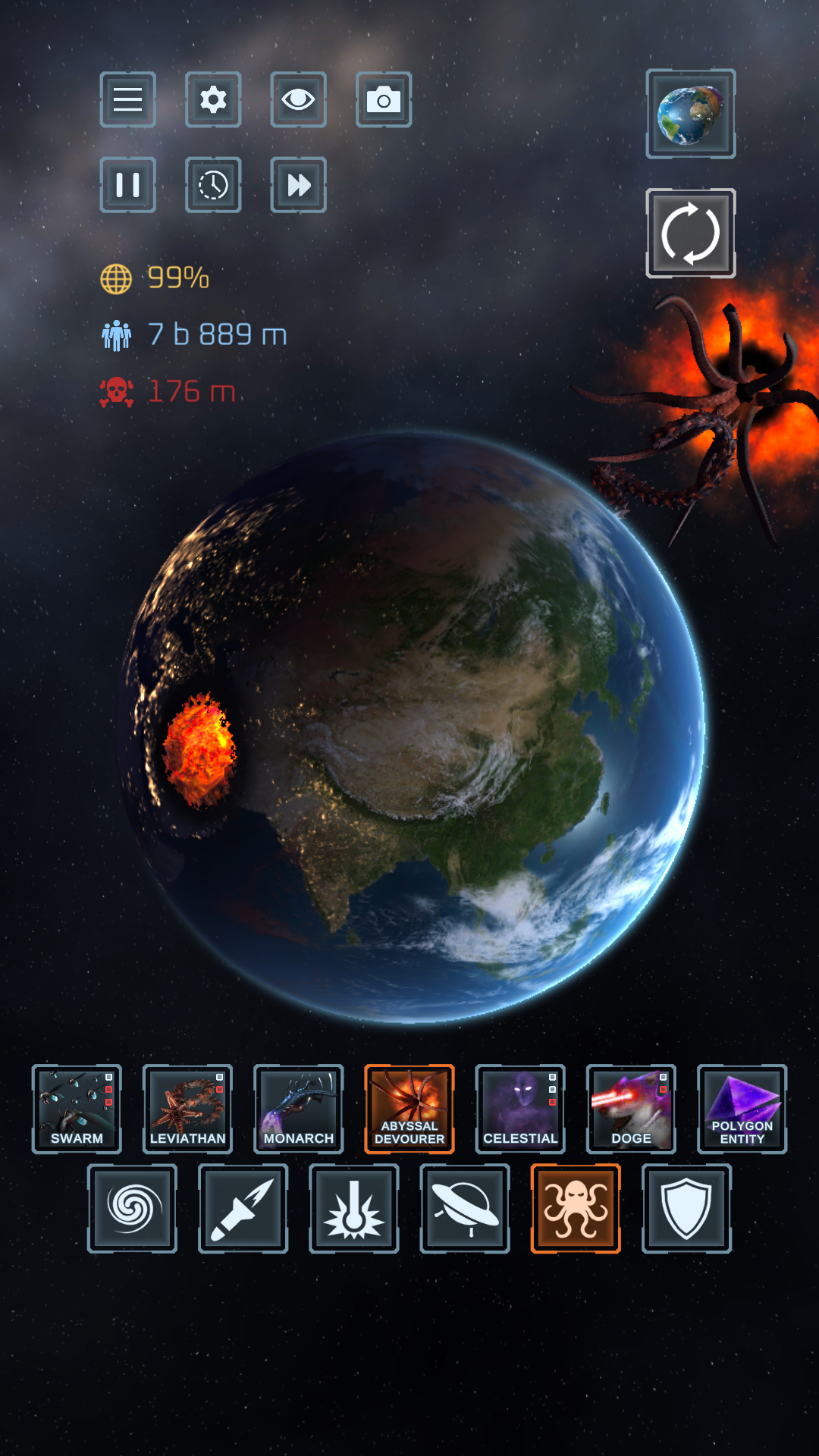Select the Swarm monster
Image resolution: width=819 pixels, height=1456 pixels.
(77, 1109)
